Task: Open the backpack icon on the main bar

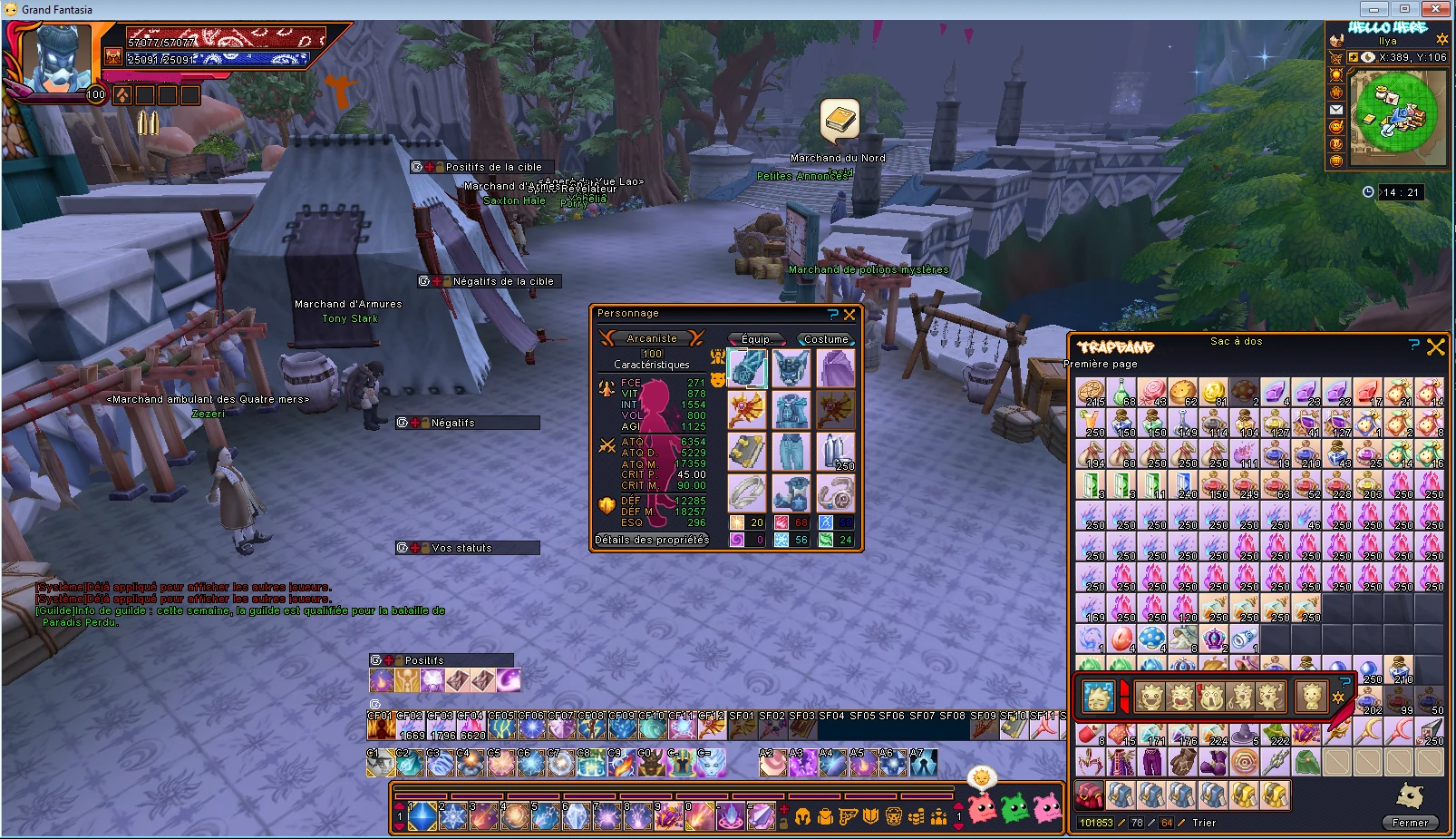Action: [825, 816]
